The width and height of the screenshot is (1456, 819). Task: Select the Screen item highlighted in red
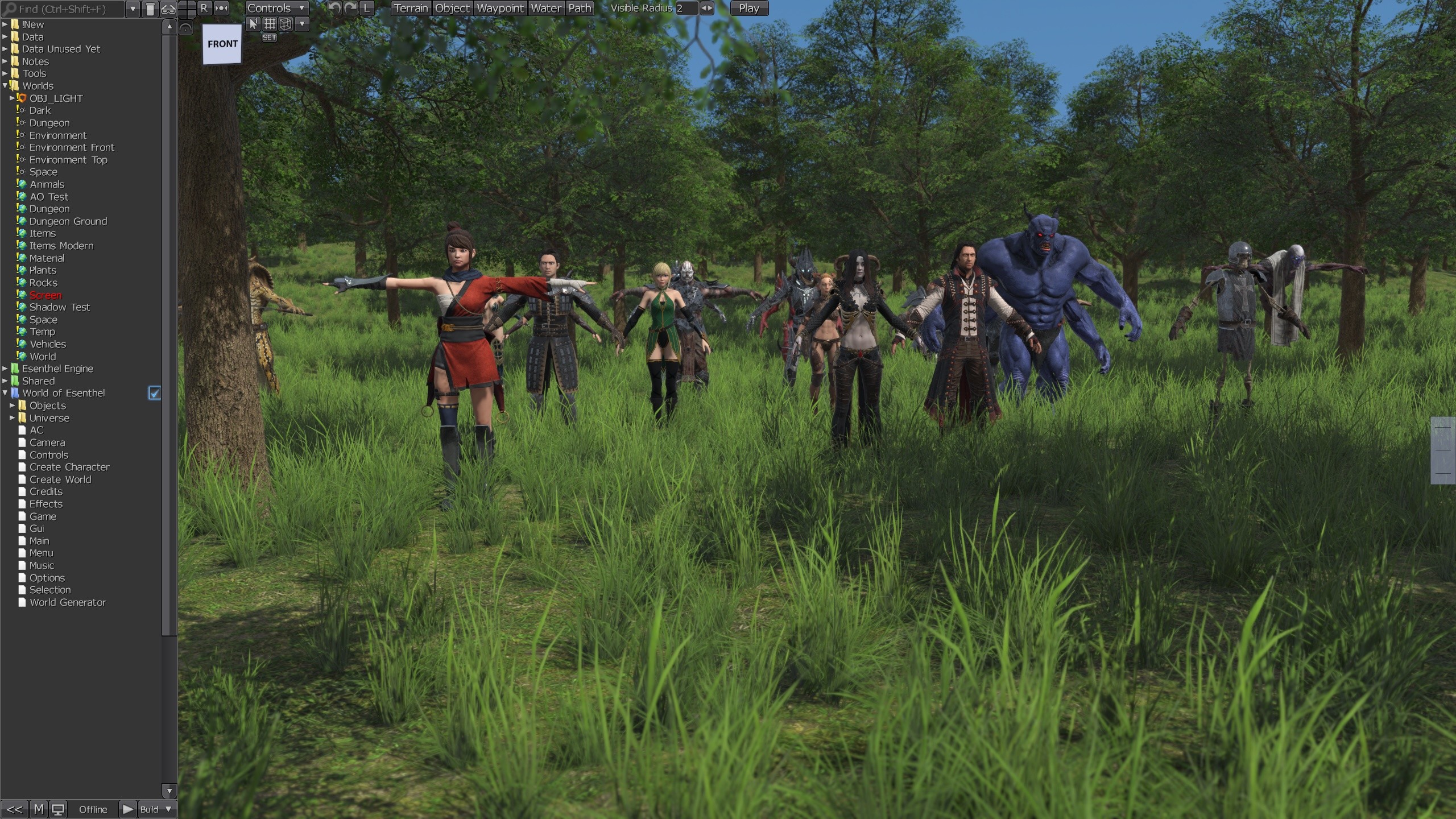coord(45,295)
